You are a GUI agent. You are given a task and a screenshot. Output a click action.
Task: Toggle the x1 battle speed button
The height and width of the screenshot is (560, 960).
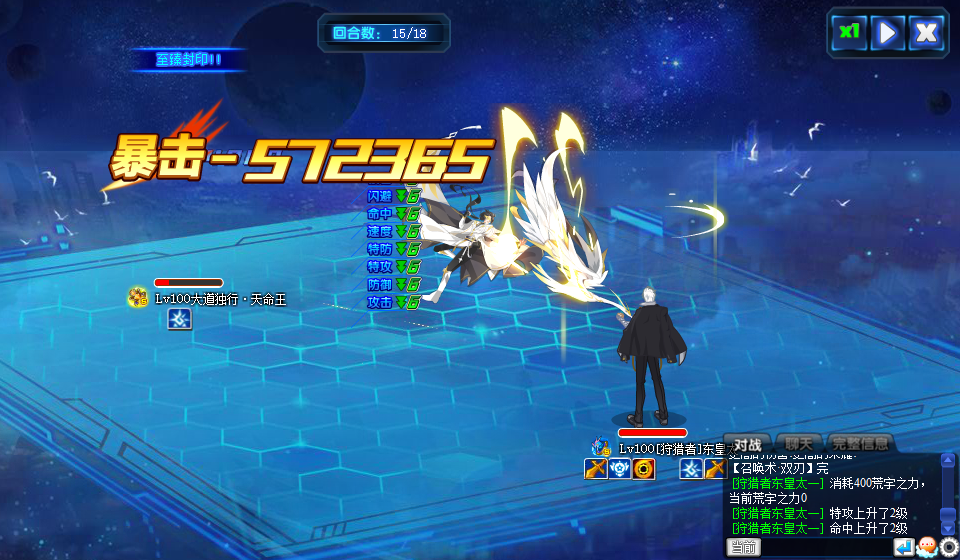849,32
